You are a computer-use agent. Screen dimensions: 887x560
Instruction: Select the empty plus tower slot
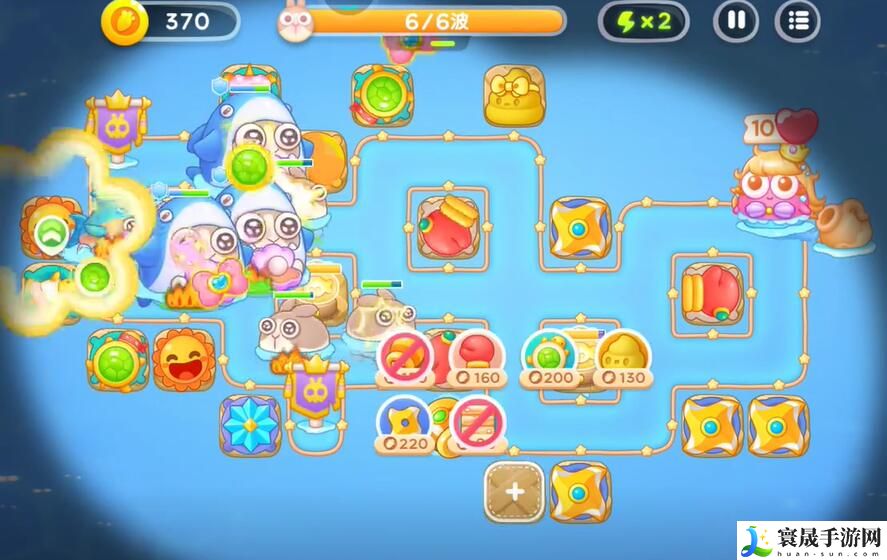[514, 491]
